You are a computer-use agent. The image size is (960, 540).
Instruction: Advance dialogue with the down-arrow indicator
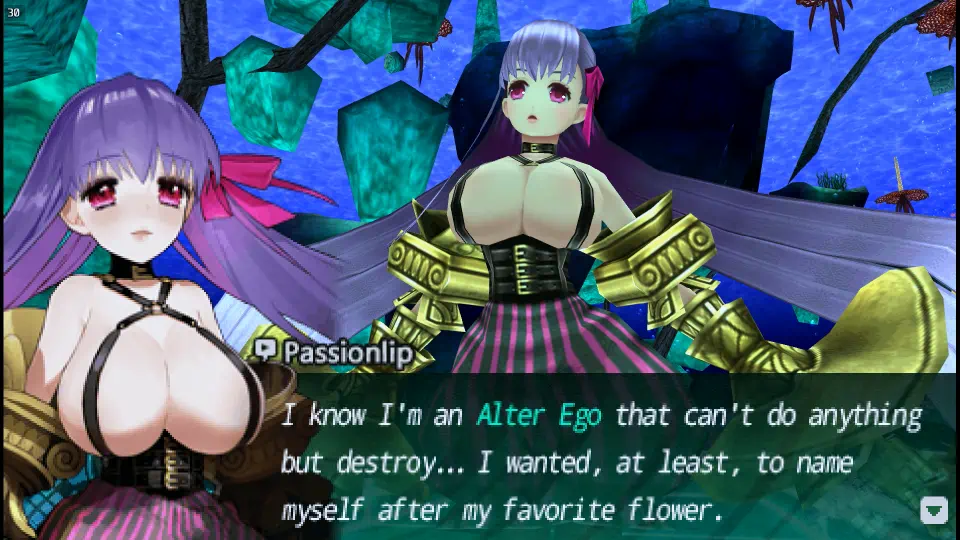pos(933,511)
